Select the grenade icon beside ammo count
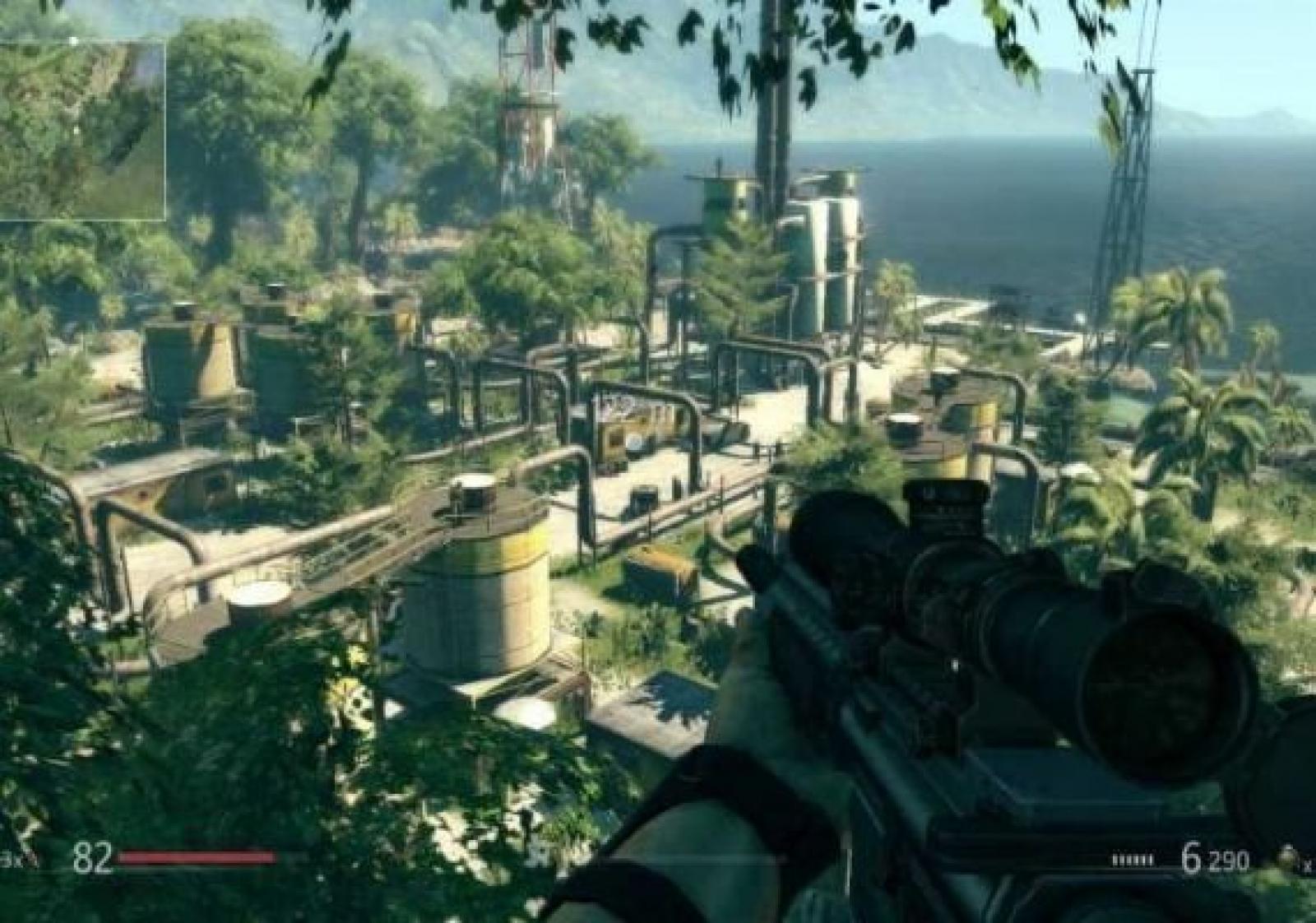The height and width of the screenshot is (923, 1316). (x=1289, y=860)
